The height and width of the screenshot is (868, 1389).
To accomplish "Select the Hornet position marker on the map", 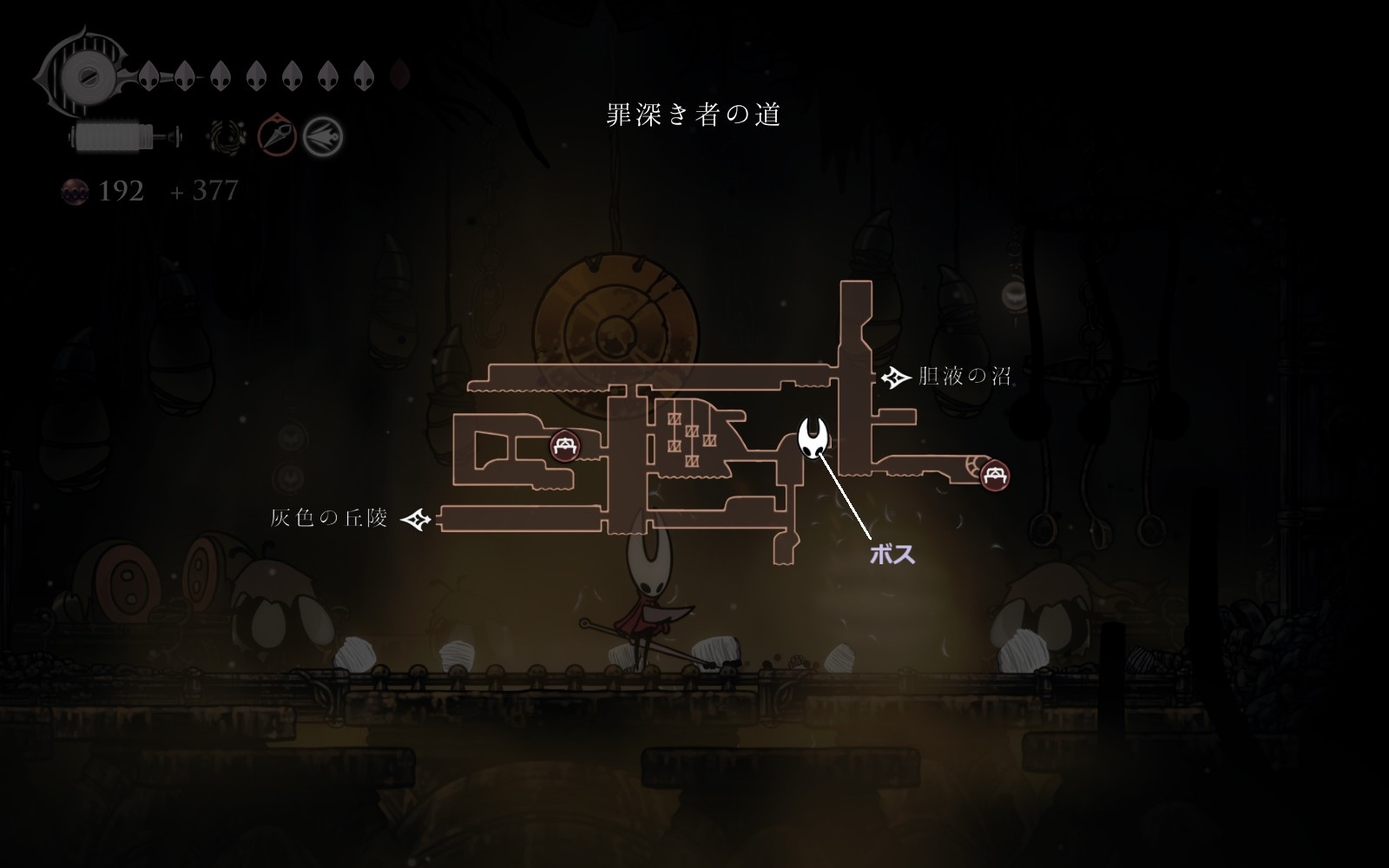I will 813,437.
